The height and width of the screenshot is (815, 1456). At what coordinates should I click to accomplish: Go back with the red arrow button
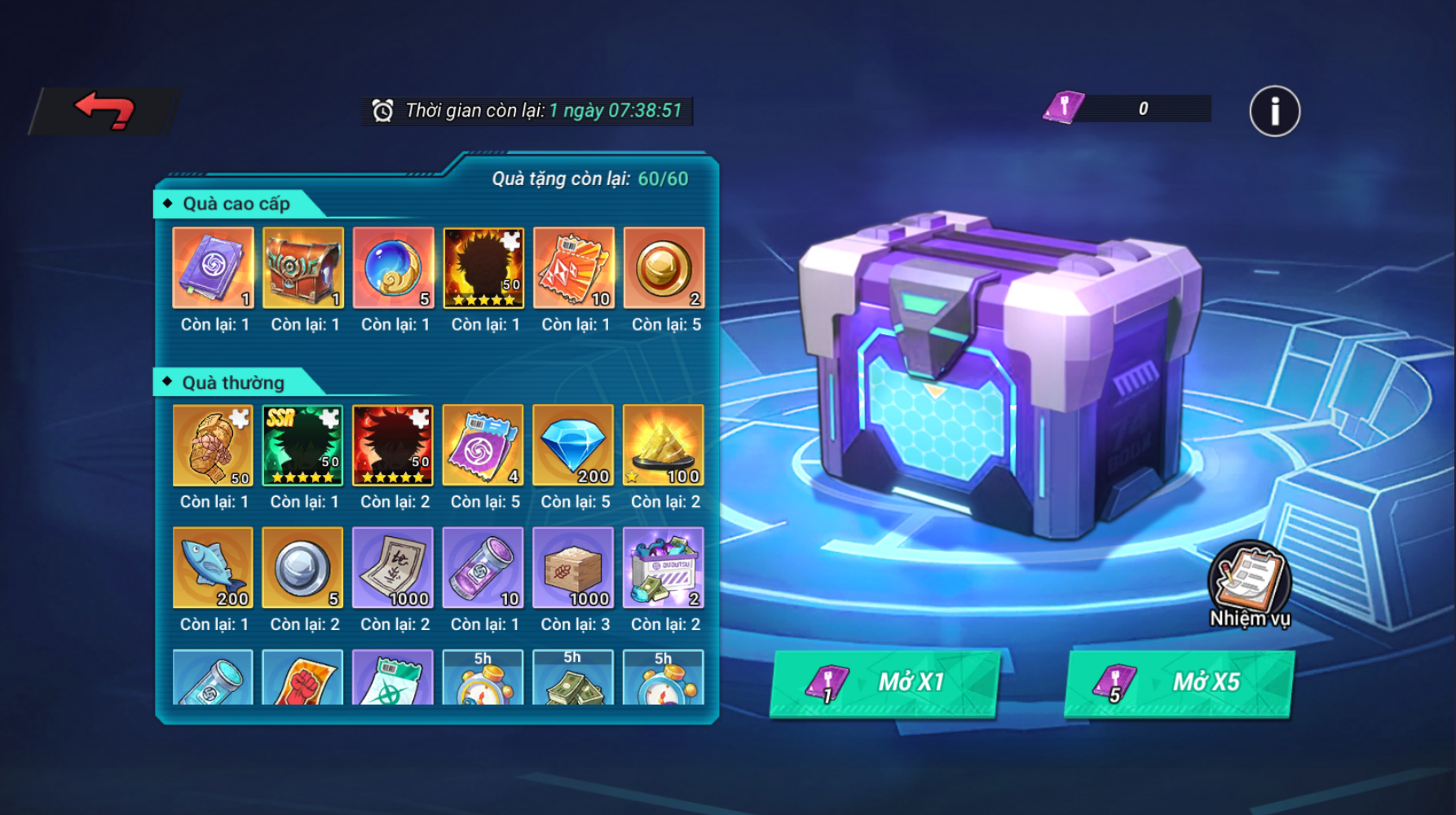pyautogui.click(x=104, y=111)
